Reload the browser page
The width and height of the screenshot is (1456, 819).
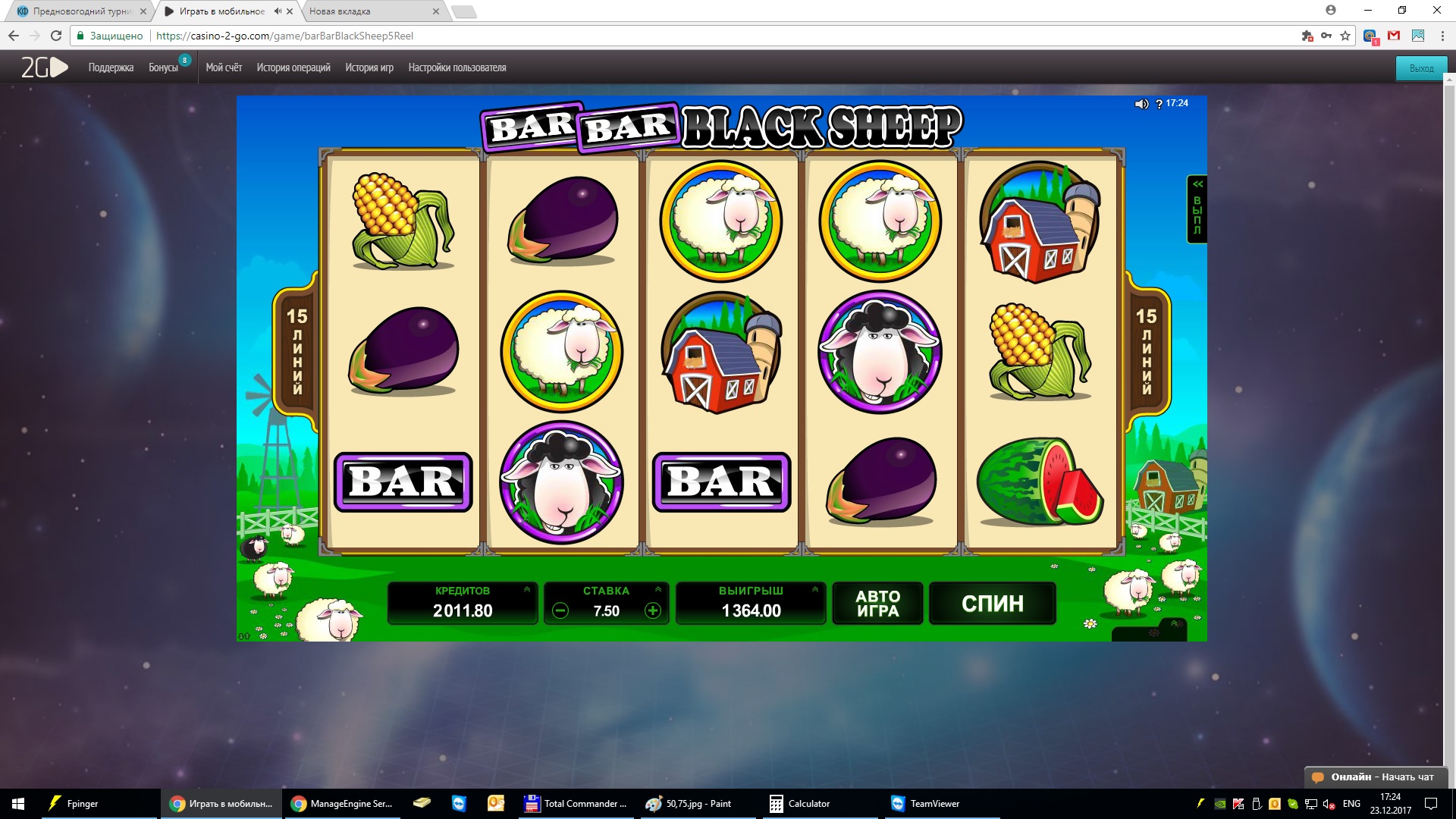[55, 36]
